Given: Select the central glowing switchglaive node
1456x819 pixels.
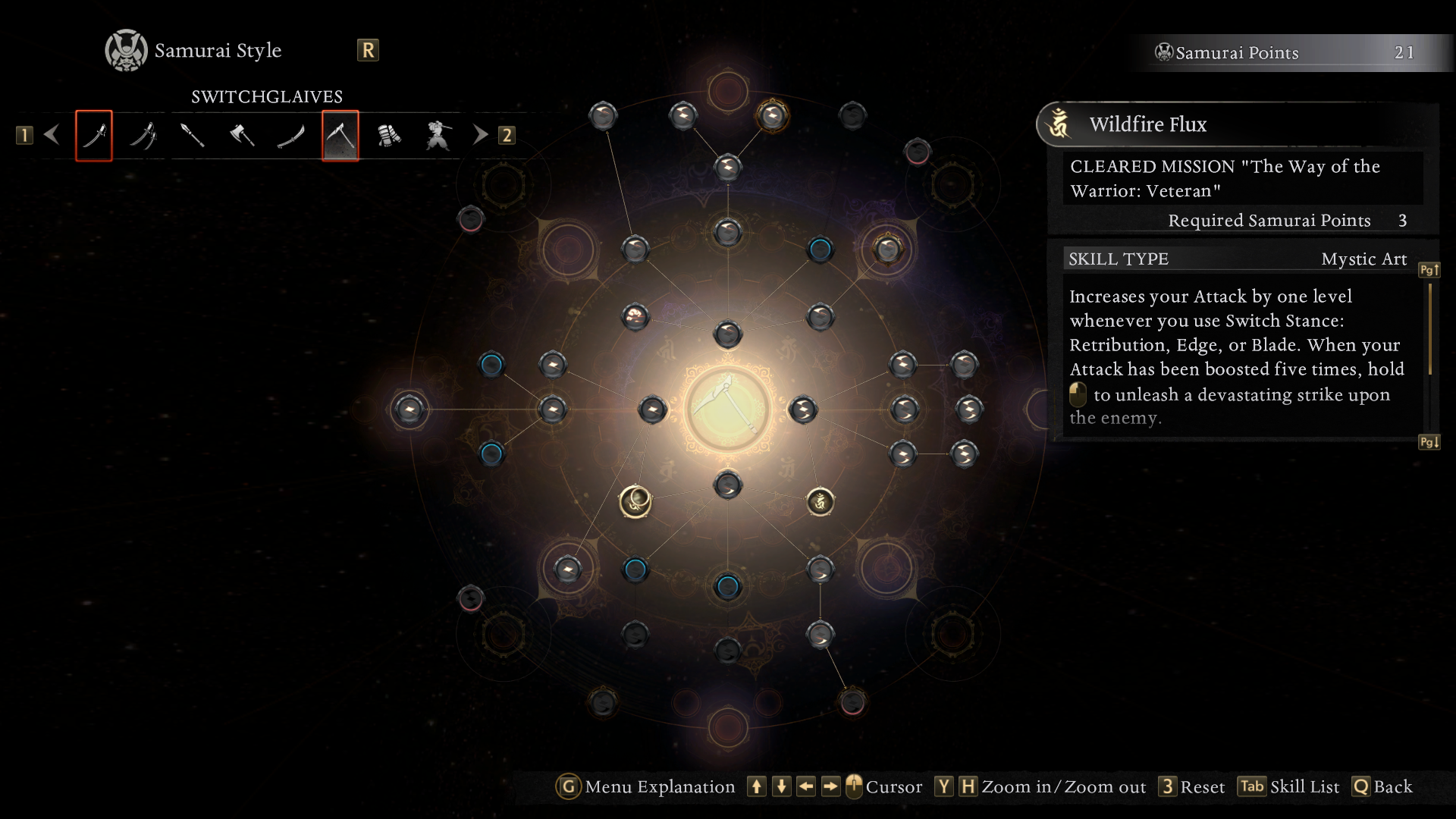Looking at the screenshot, I should (x=728, y=409).
